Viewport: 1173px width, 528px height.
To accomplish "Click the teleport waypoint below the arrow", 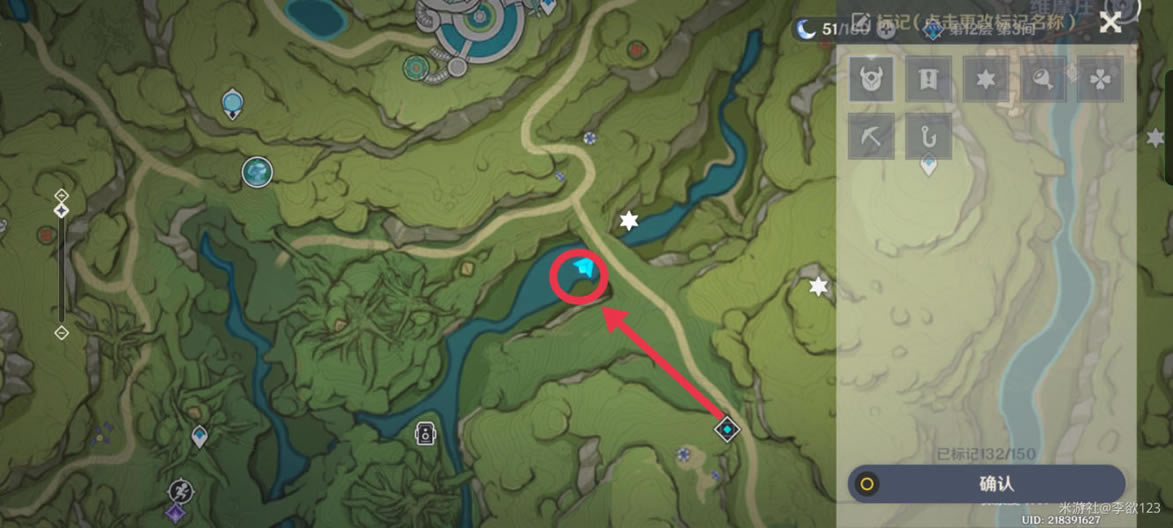I will (x=728, y=429).
